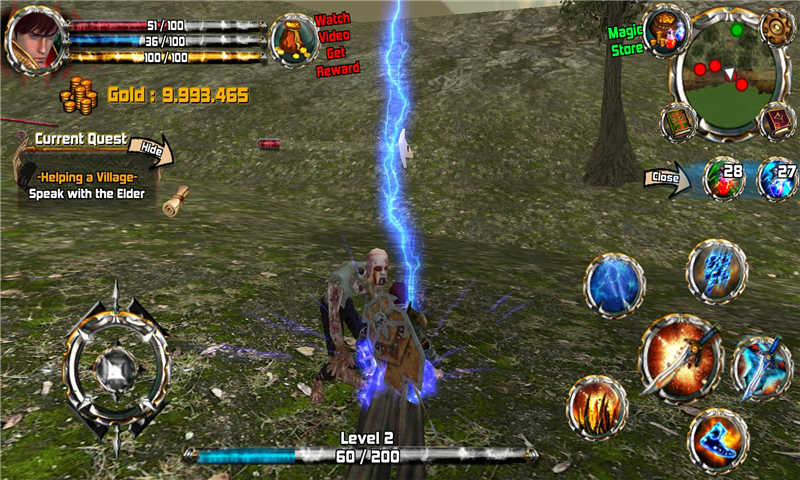
Task: Use the blue ice sword skill
Action: pyautogui.click(x=762, y=367)
